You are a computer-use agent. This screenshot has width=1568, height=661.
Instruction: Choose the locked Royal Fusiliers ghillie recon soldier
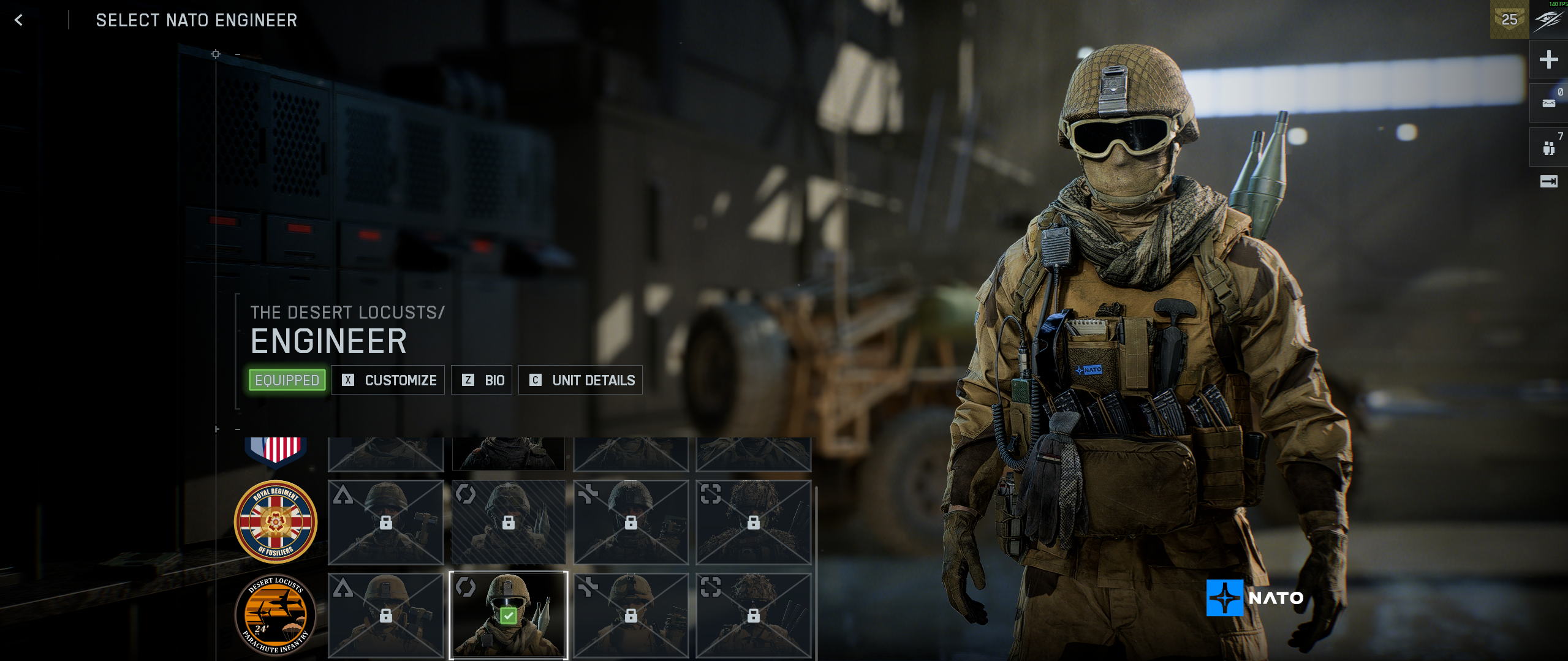pyautogui.click(x=753, y=522)
